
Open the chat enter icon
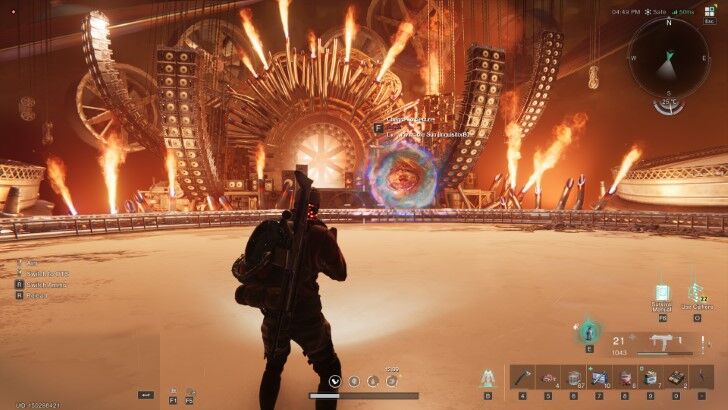147,395
